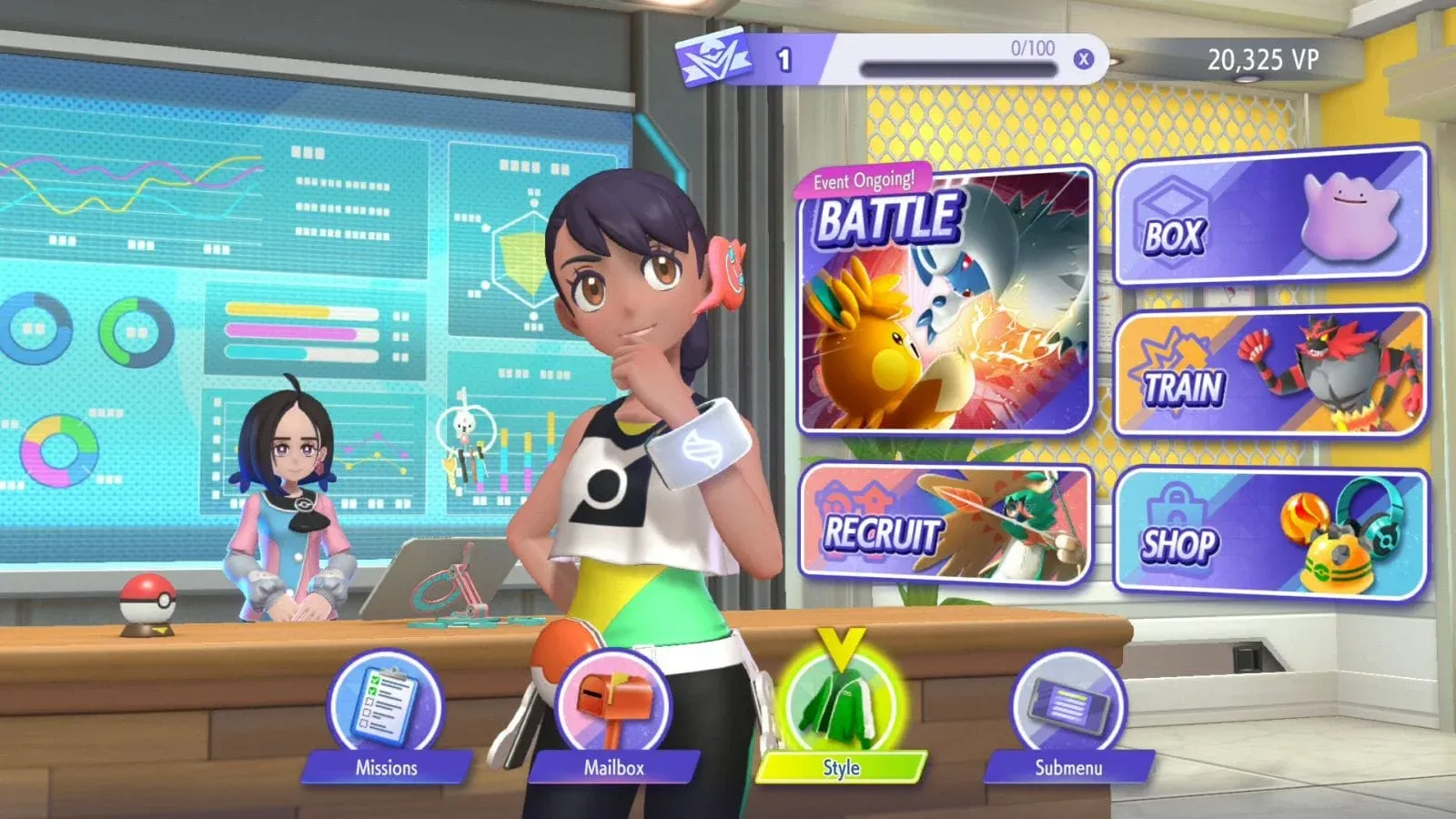Select the Box cube icon
The height and width of the screenshot is (819, 1456).
click(x=1173, y=217)
